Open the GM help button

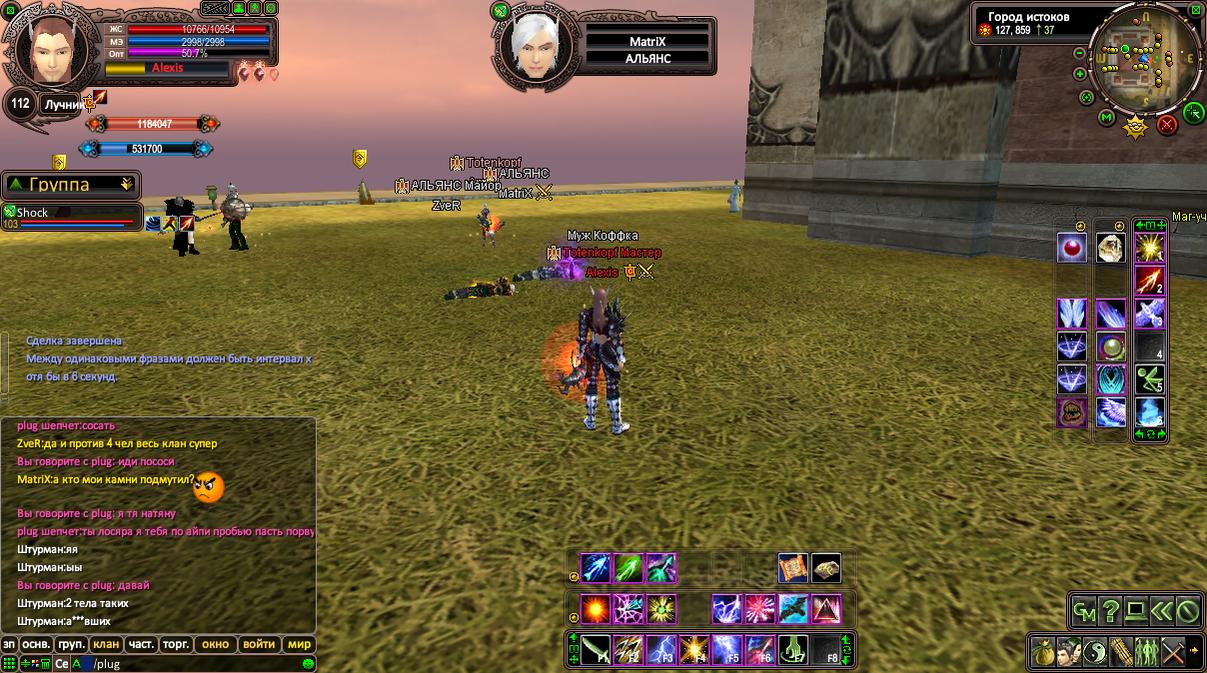tap(1084, 610)
